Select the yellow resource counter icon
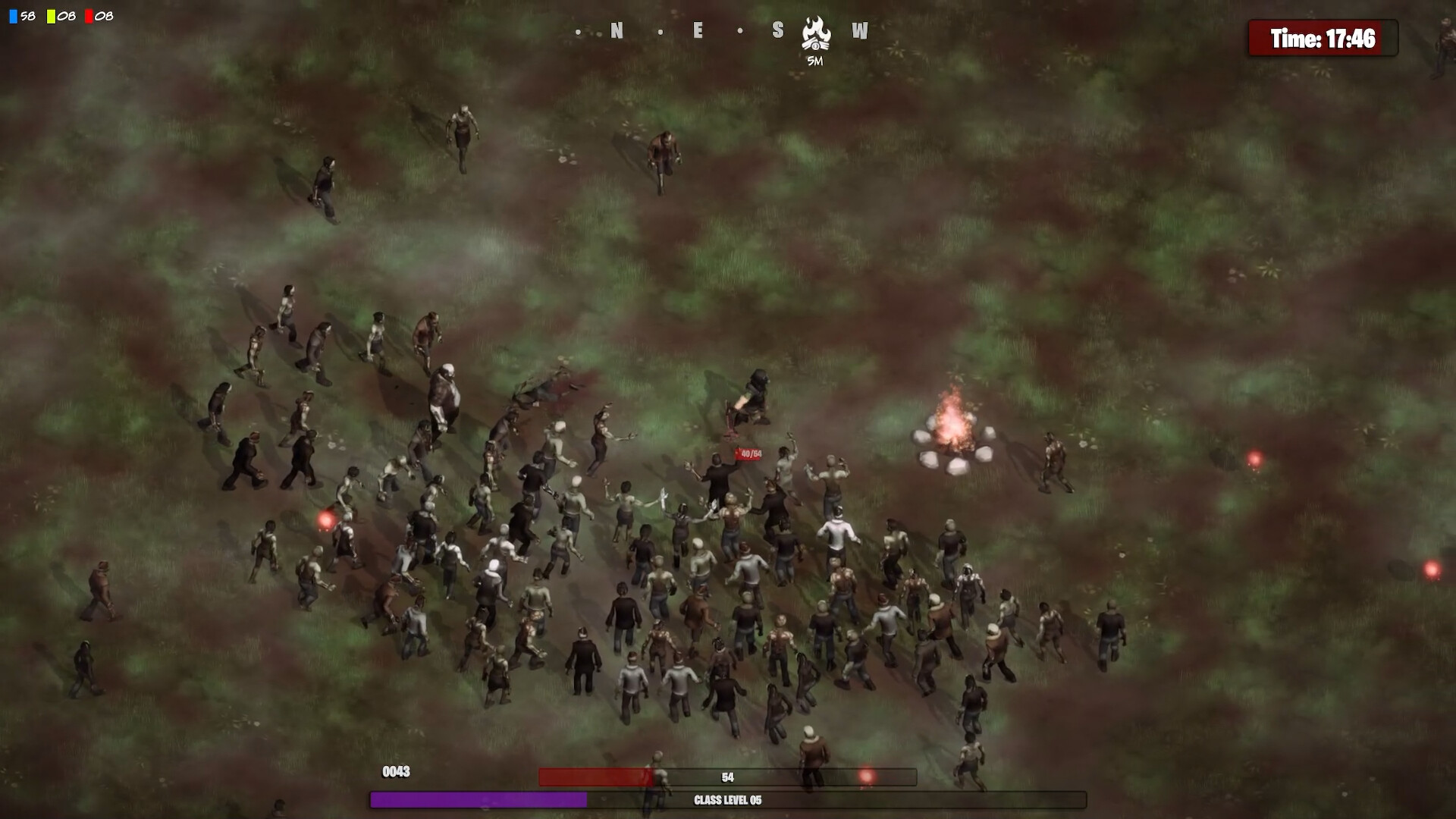The image size is (1456, 819). click(52, 14)
